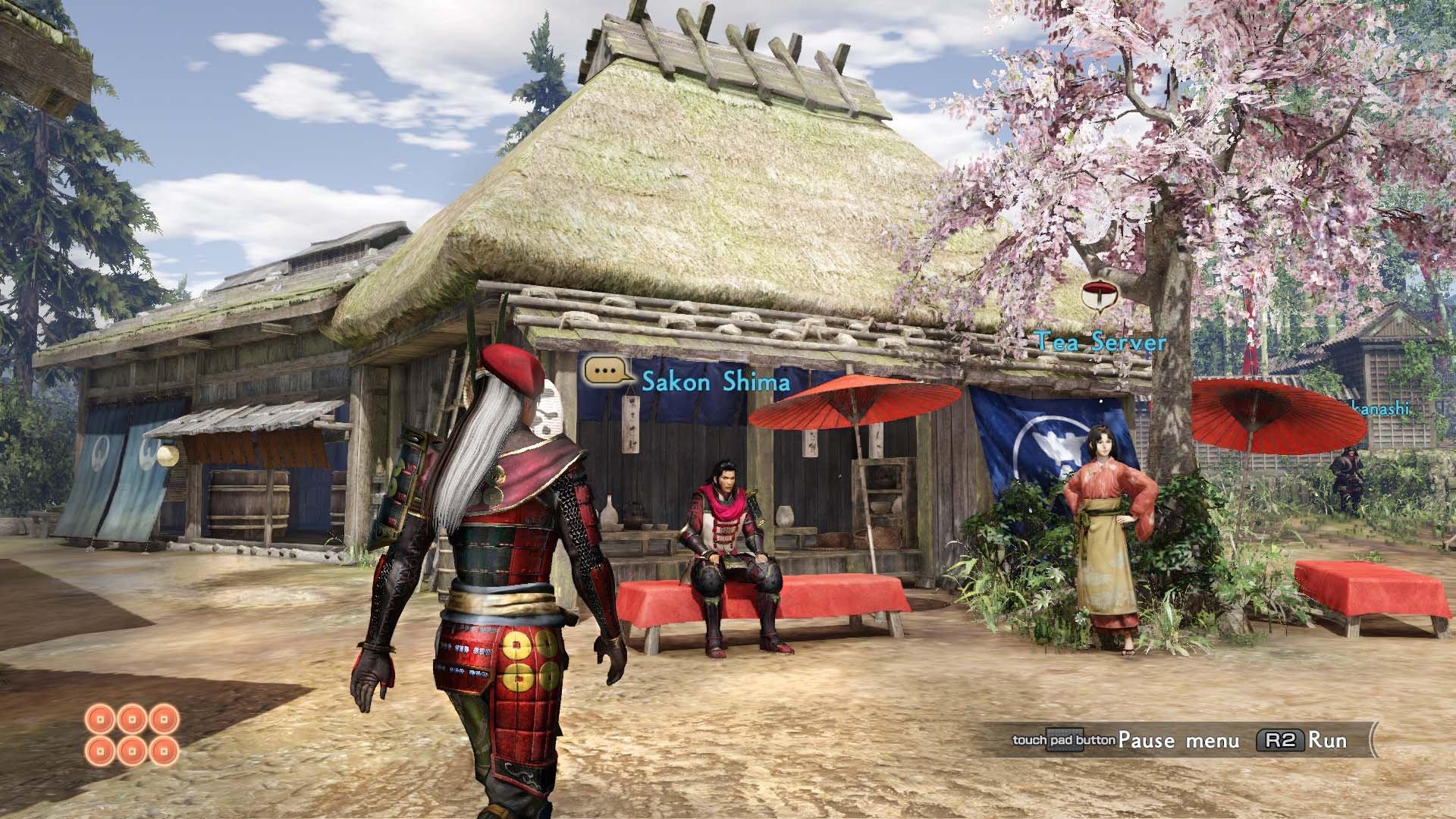The image size is (1456, 819).
Task: Click the Tea Server name label
Action: 1101,342
